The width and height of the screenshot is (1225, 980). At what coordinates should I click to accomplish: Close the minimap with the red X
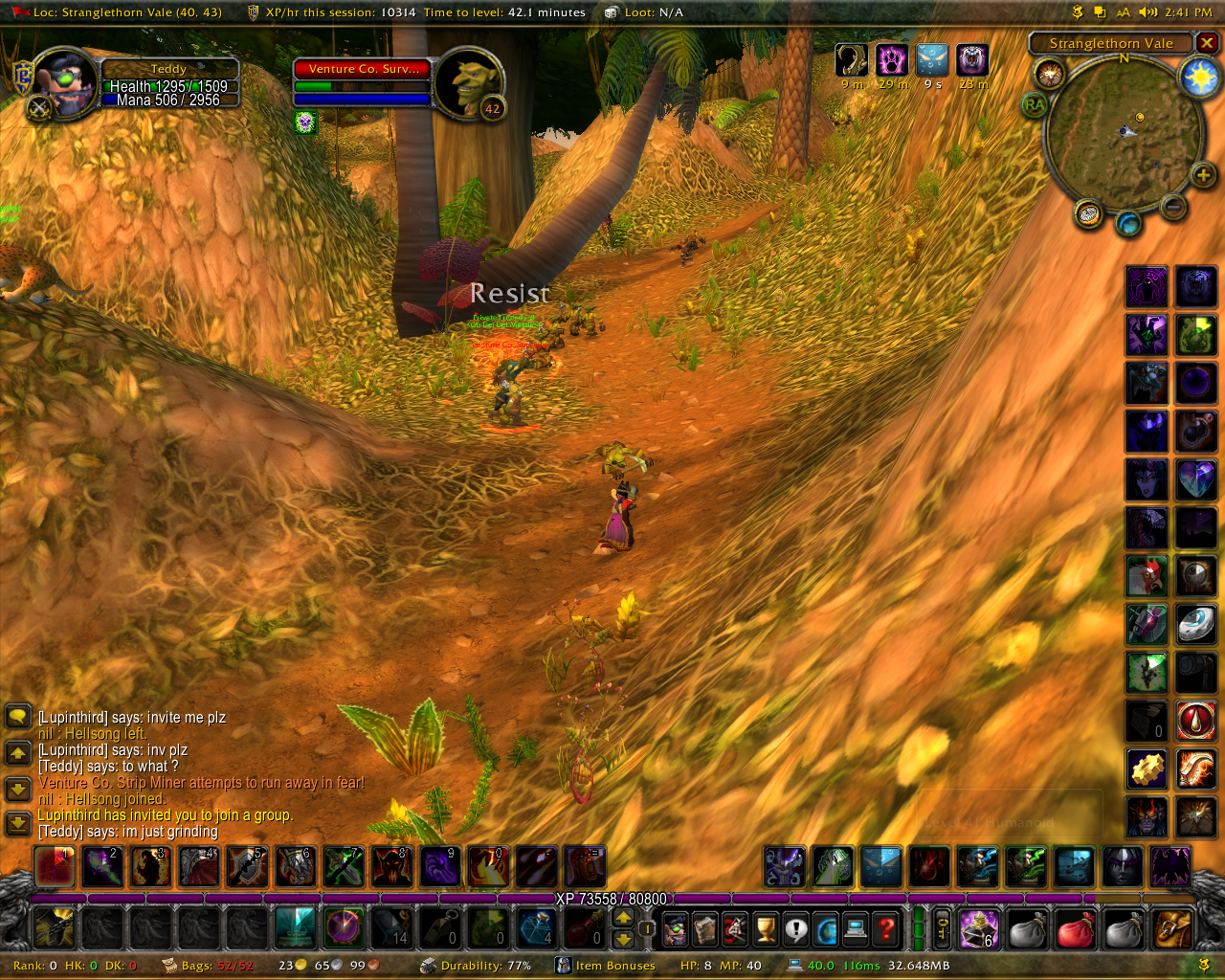1208,43
